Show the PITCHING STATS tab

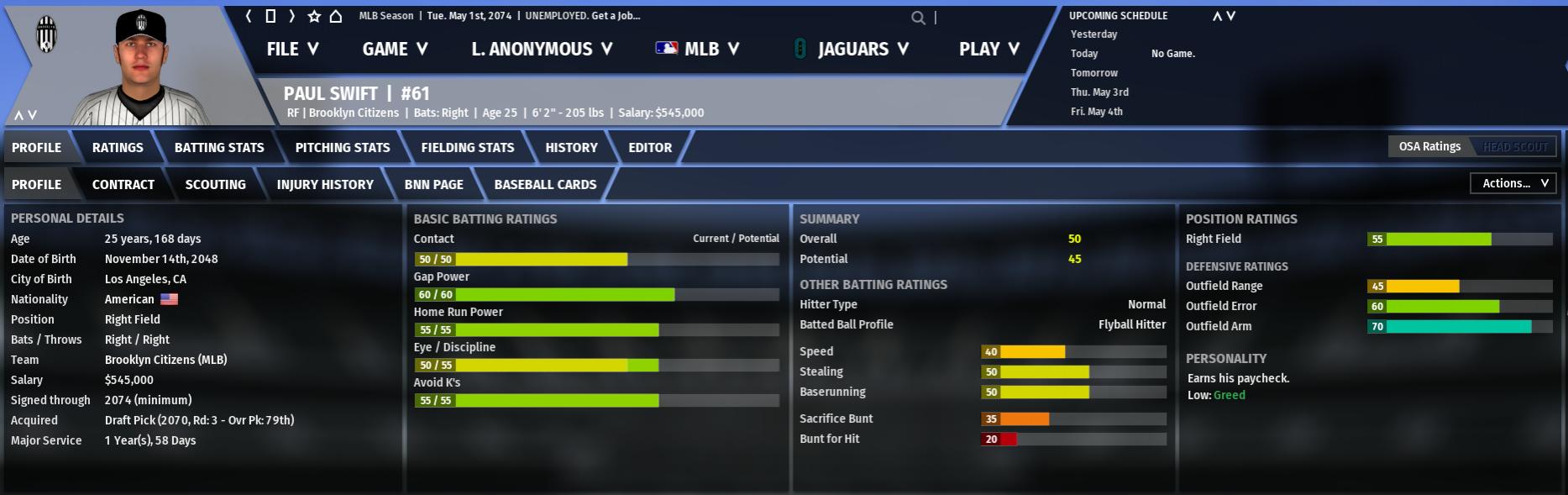tap(343, 147)
